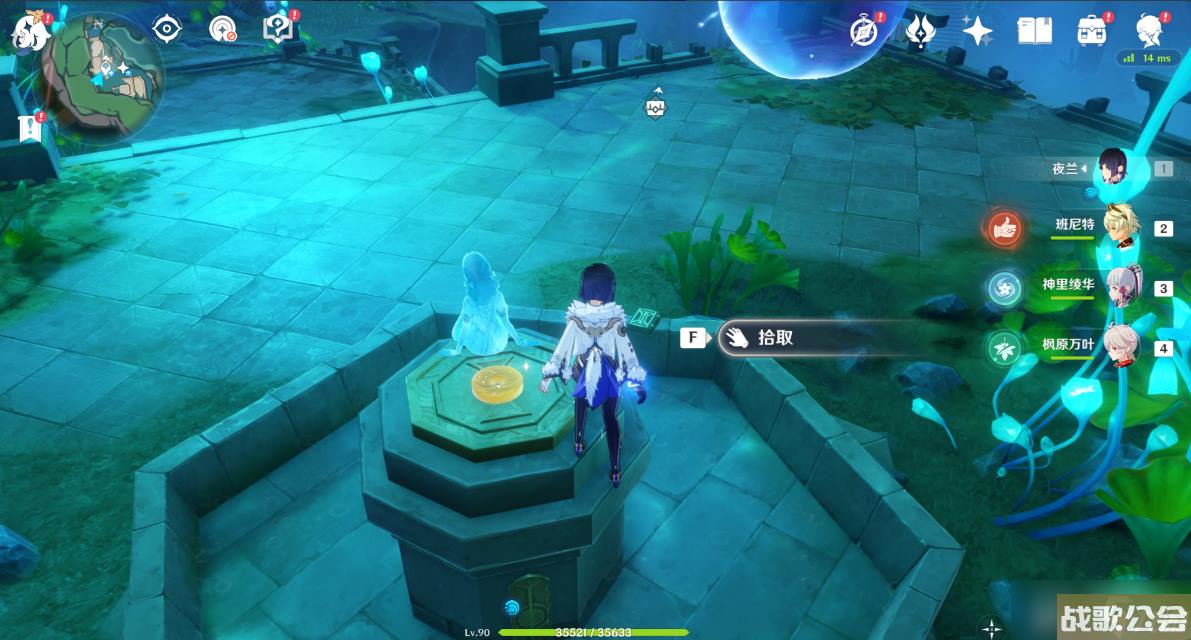Open the bookmark icon with red alert
This screenshot has height=640, width=1191.
(x=28, y=127)
